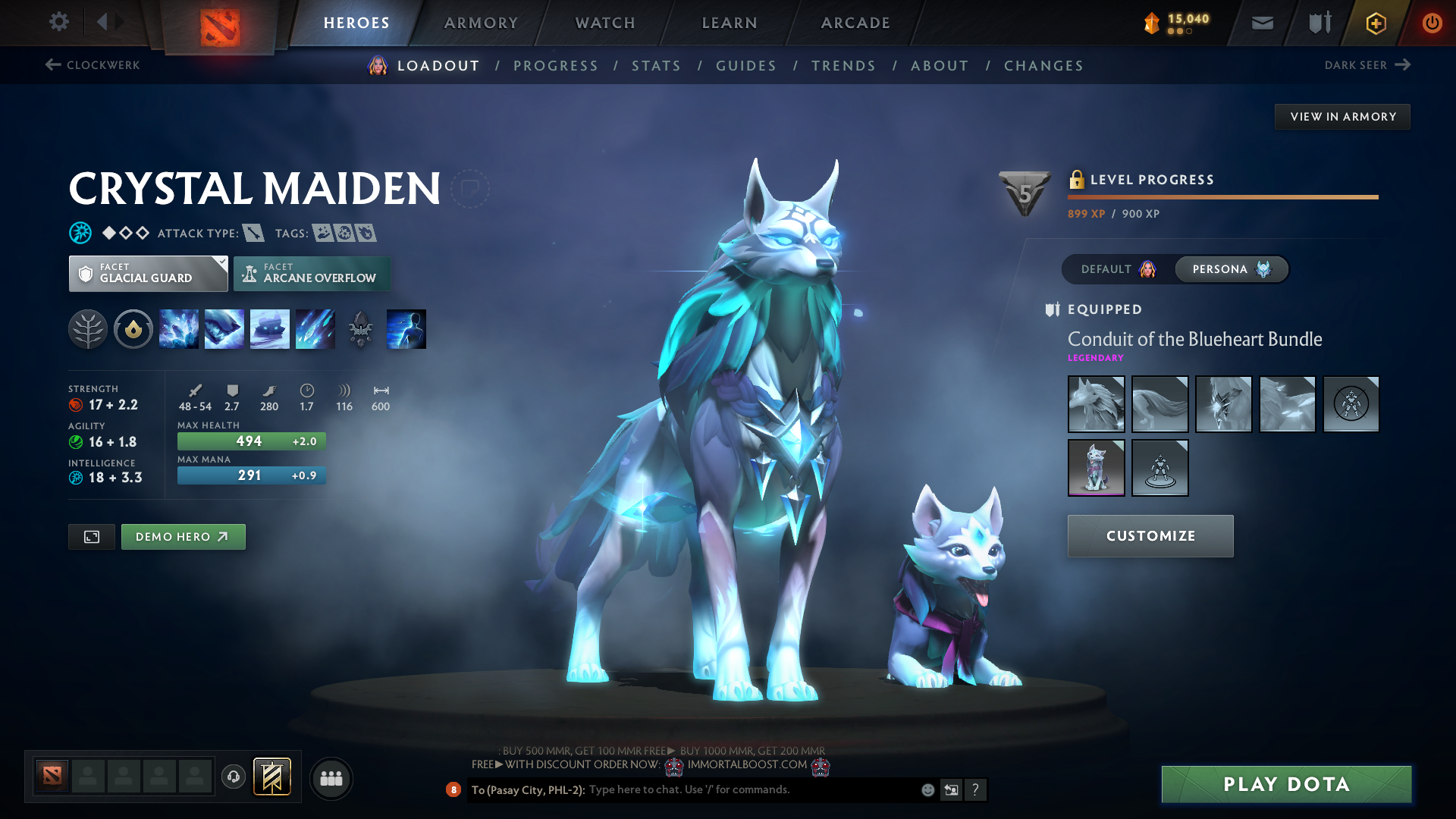Open the Dota Plus hexagon icon
Image resolution: width=1456 pixels, height=819 pixels.
pyautogui.click(x=1375, y=23)
